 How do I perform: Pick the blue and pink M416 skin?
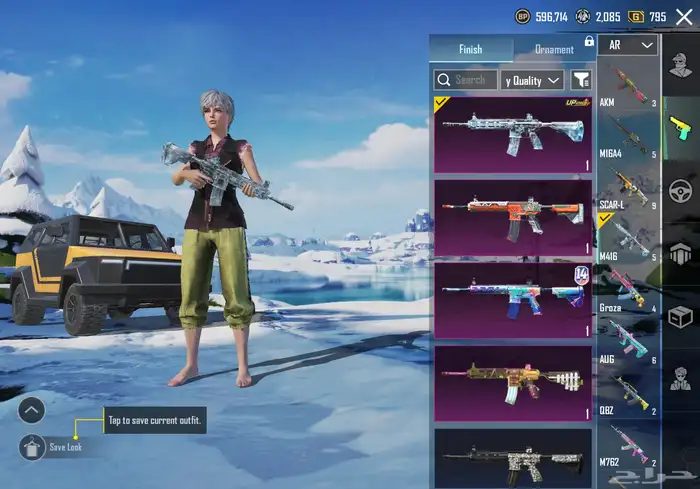tap(512, 299)
